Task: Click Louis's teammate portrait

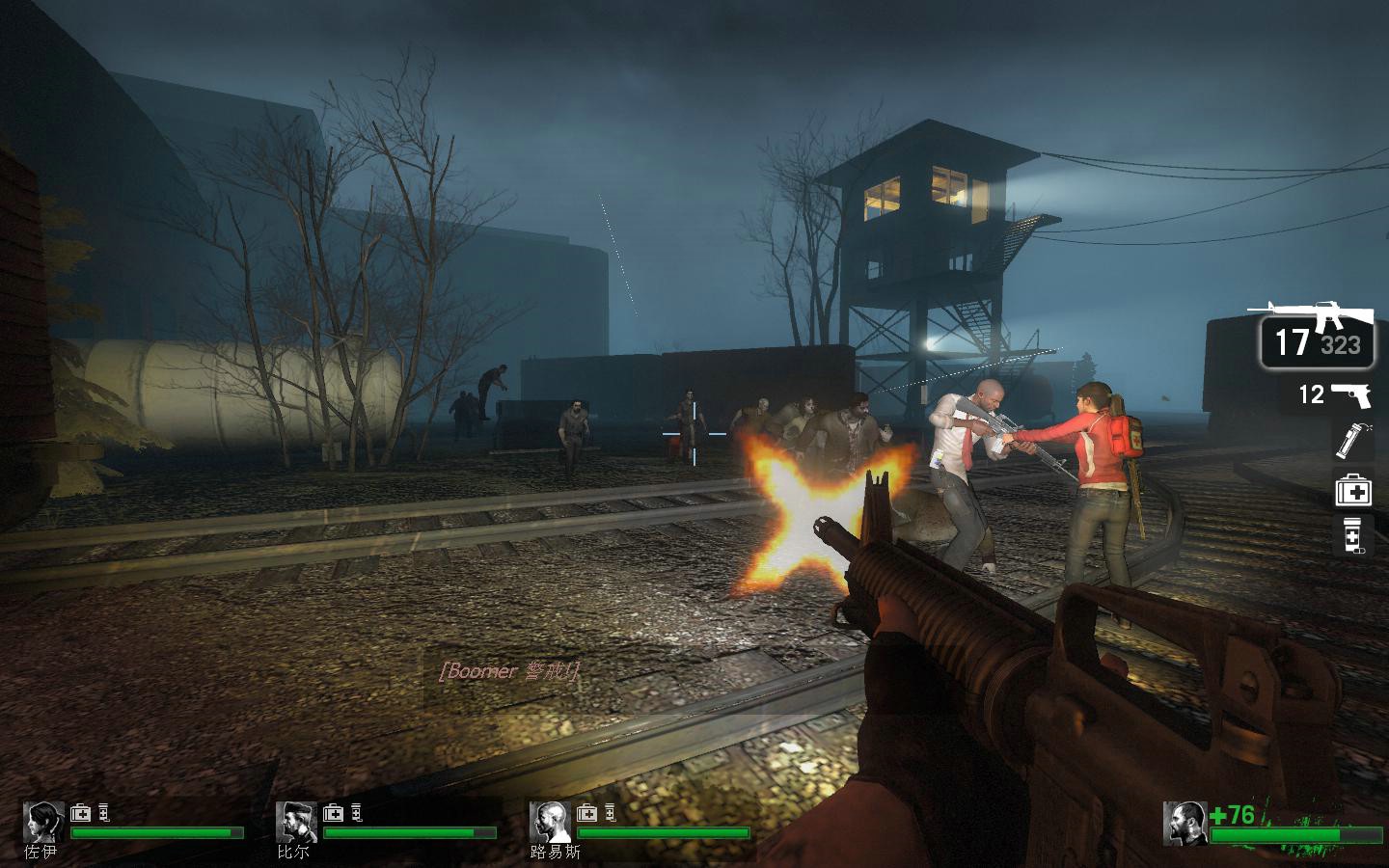Action: (550, 822)
